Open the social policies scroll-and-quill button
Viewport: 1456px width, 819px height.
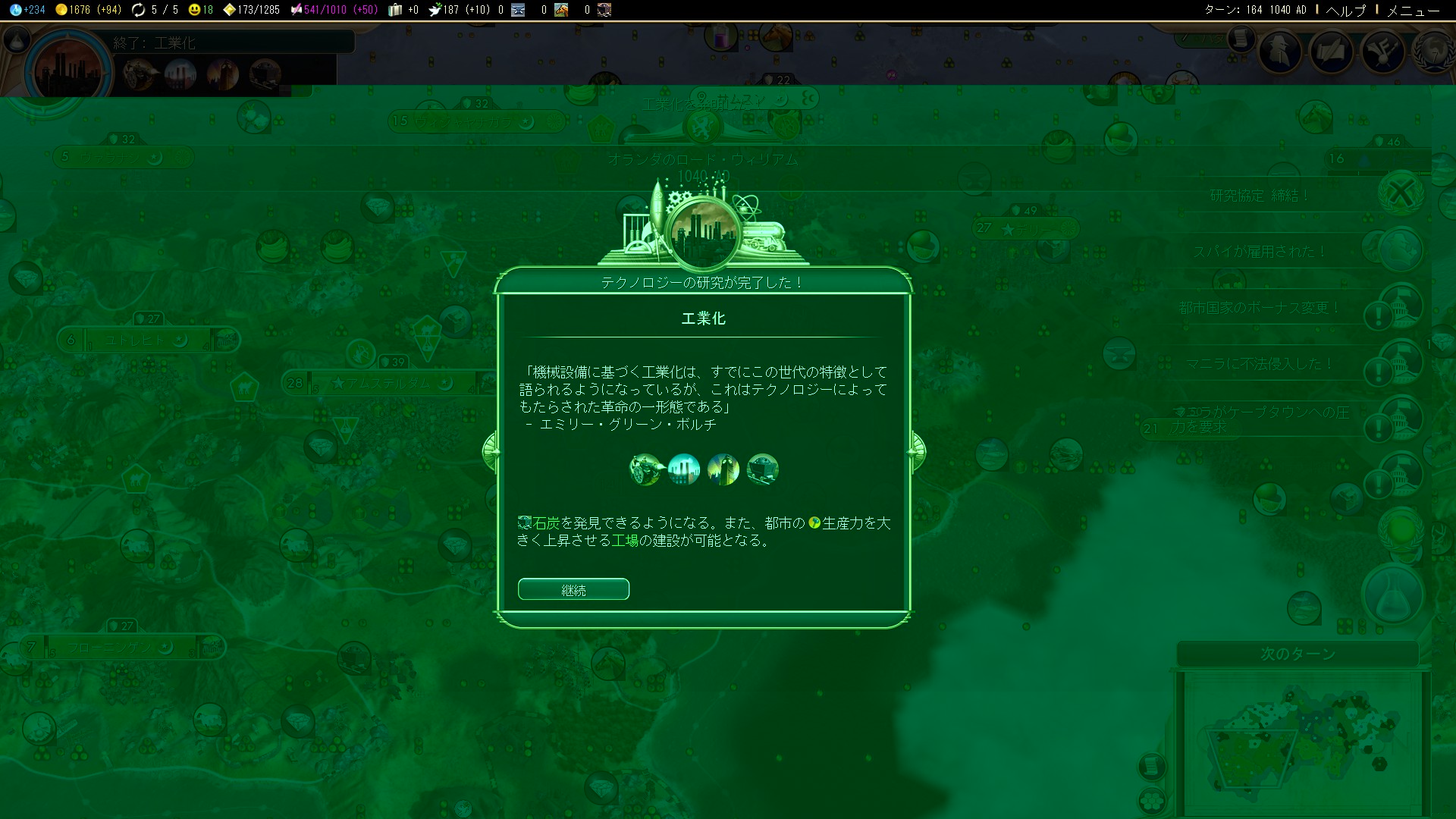1332,52
